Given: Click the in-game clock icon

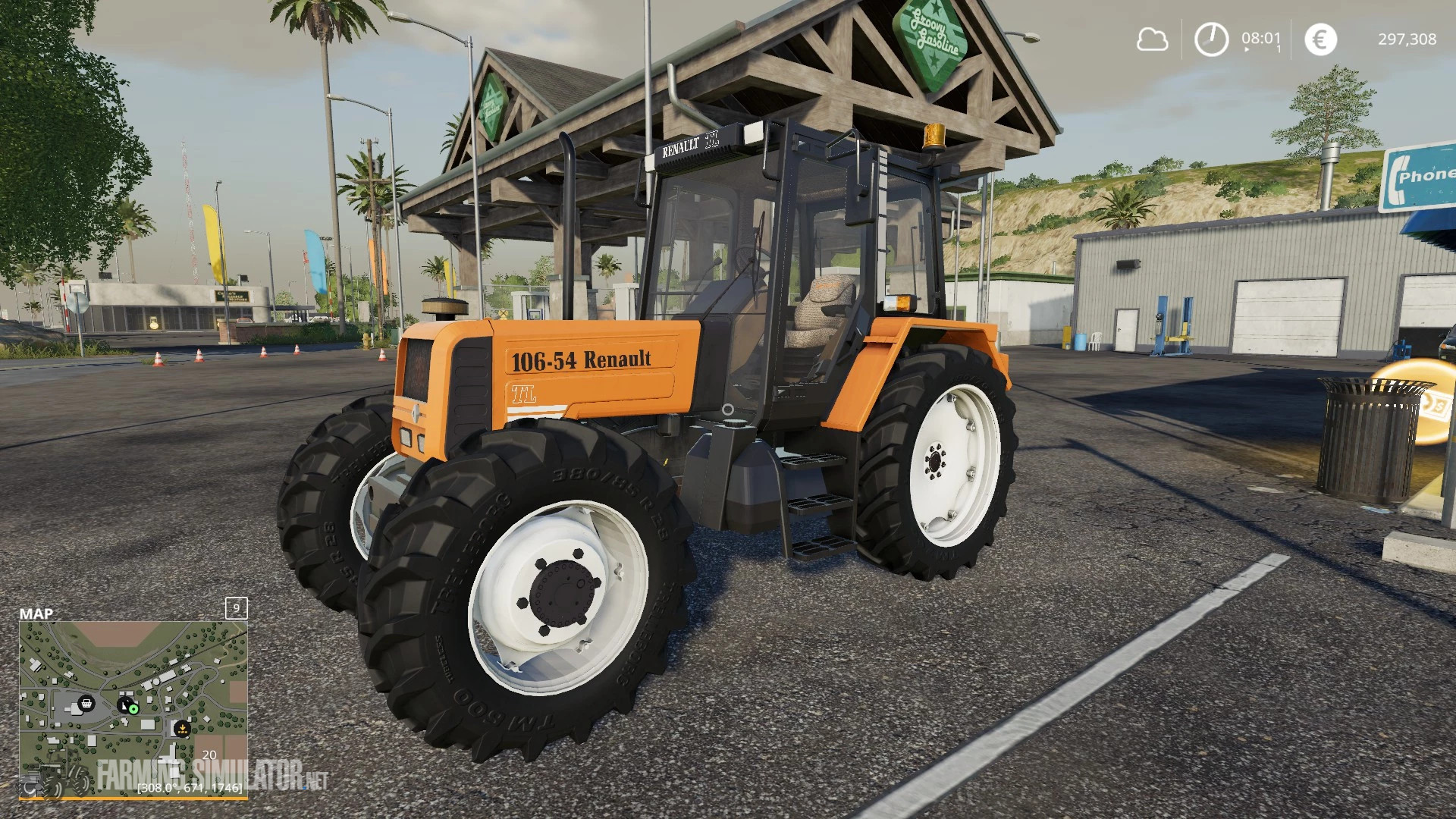Looking at the screenshot, I should [x=1211, y=39].
